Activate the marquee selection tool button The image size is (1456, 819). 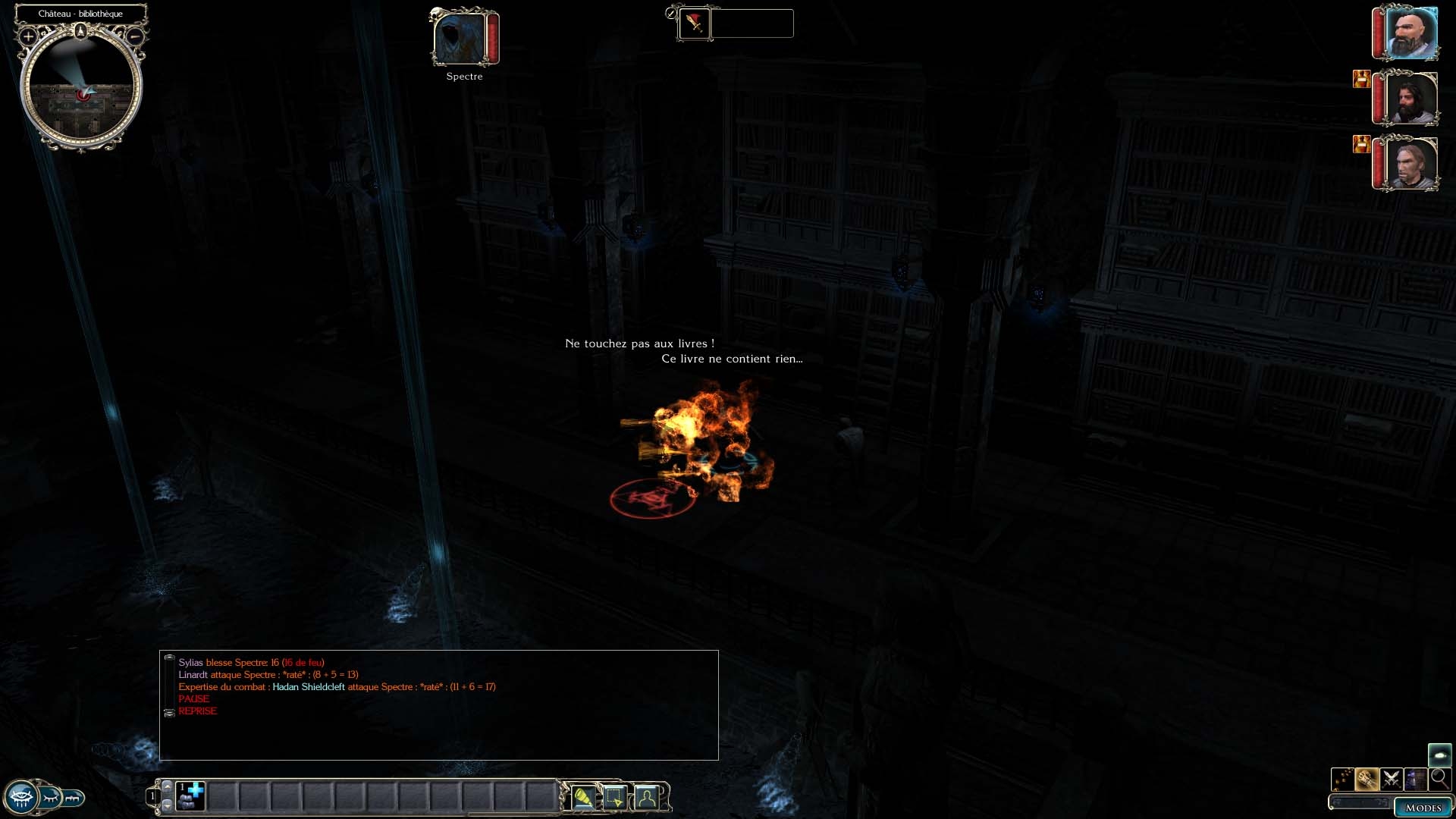[x=614, y=798]
